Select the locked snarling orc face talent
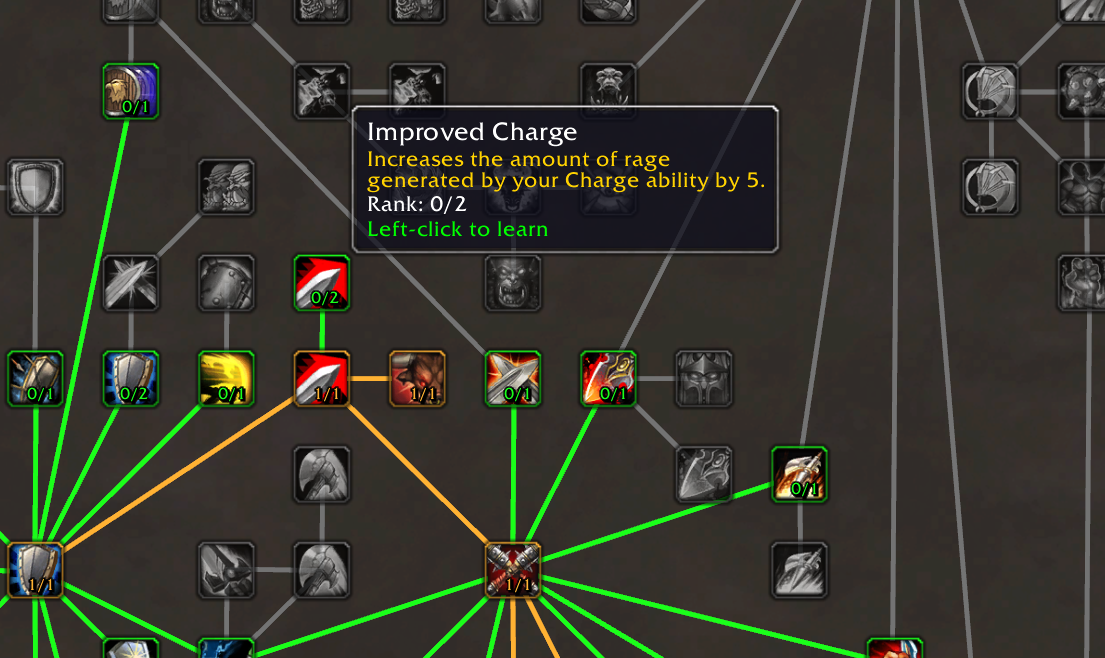Viewport: 1105px width, 658px height. (513, 283)
